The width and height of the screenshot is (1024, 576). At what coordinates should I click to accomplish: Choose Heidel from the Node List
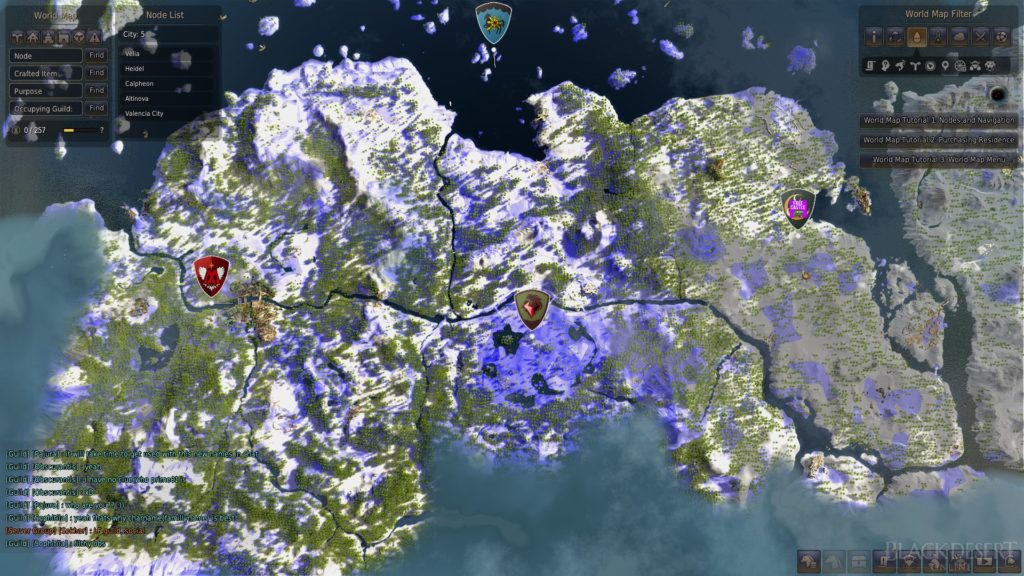tap(134, 68)
